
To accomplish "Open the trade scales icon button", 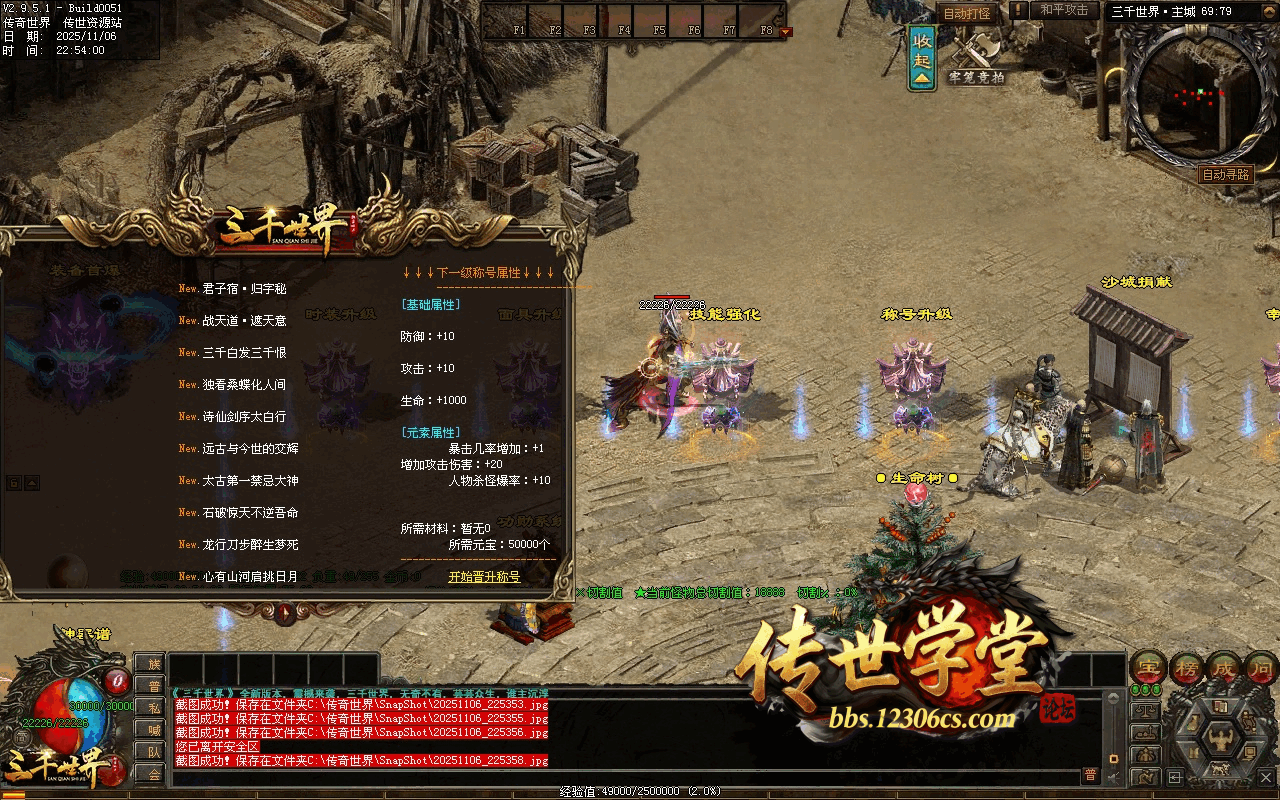I will 1146,711.
